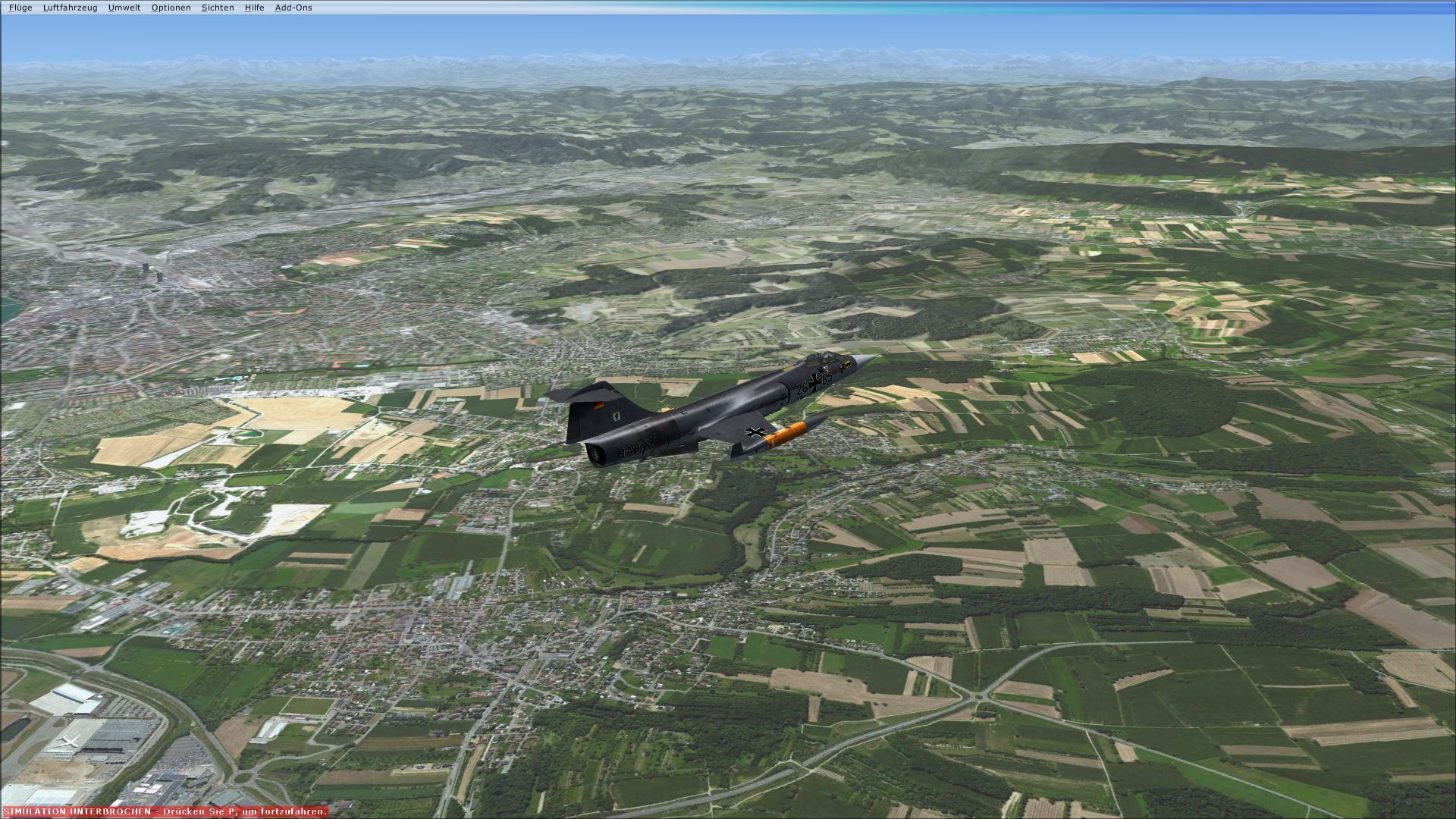Select the Optionen menu
Viewport: 1456px width, 819px height.
point(171,8)
